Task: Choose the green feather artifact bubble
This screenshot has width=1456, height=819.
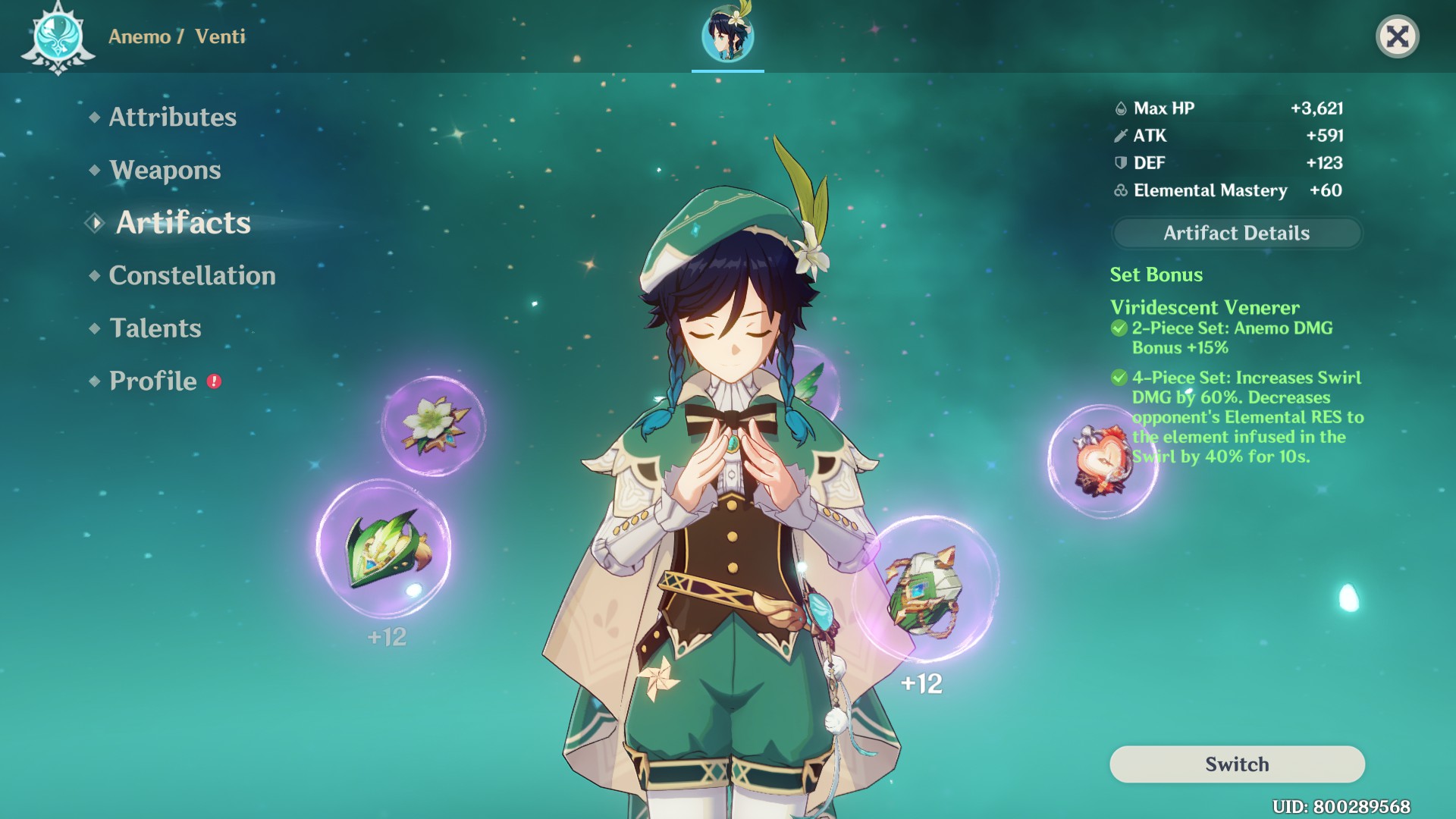Action: click(384, 548)
